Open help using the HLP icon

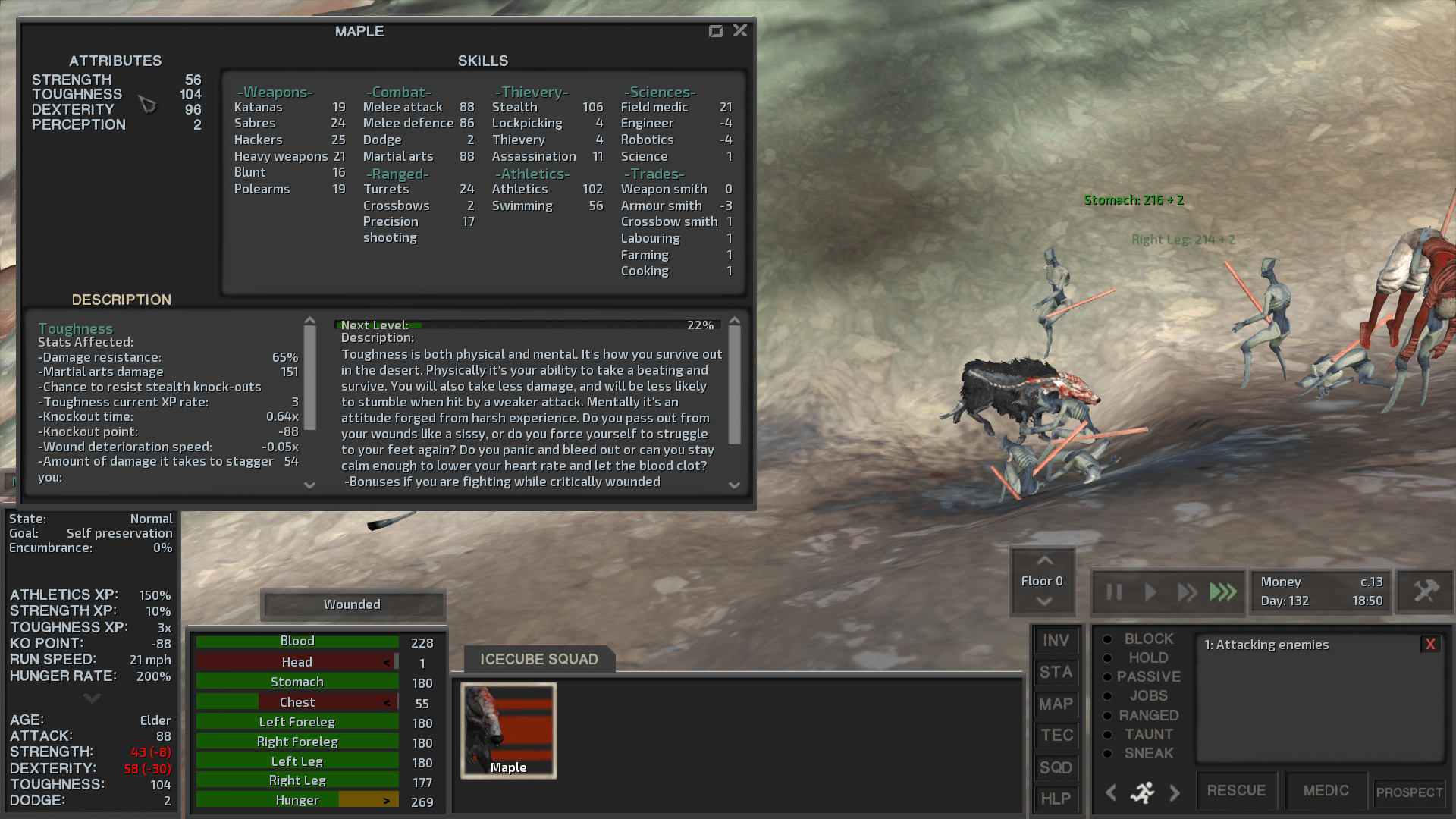pyautogui.click(x=1056, y=799)
